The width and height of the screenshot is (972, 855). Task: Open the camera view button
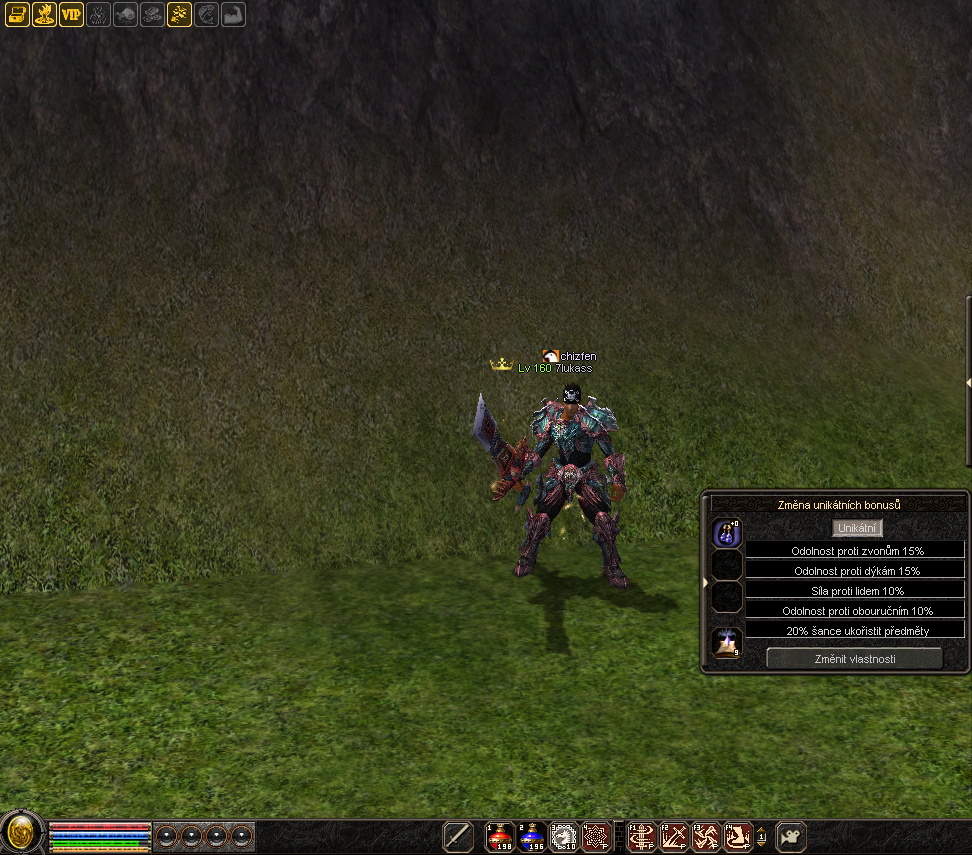click(x=791, y=836)
